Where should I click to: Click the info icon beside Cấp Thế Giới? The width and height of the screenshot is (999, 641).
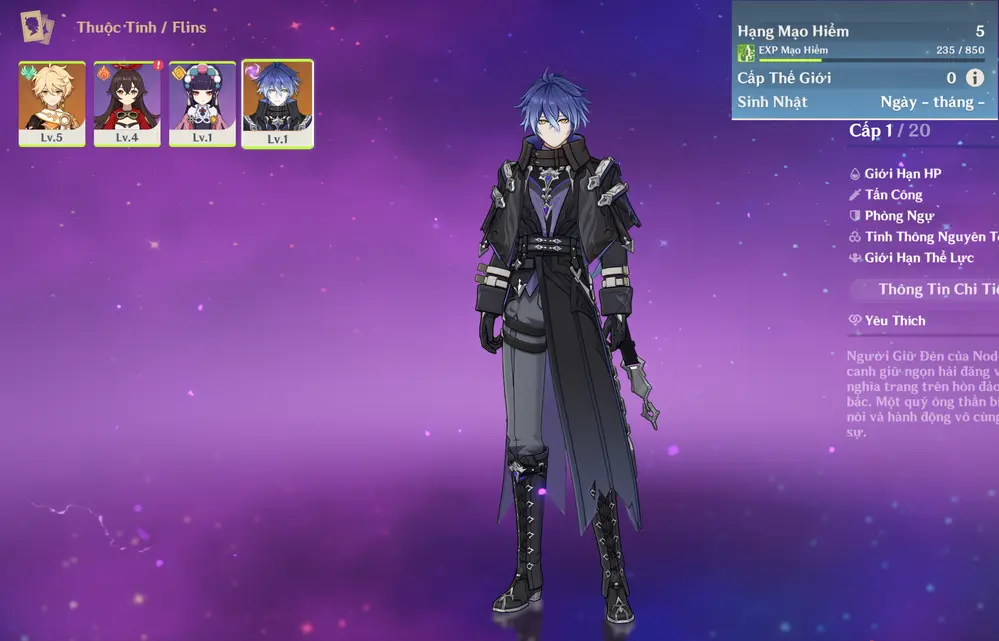(975, 78)
